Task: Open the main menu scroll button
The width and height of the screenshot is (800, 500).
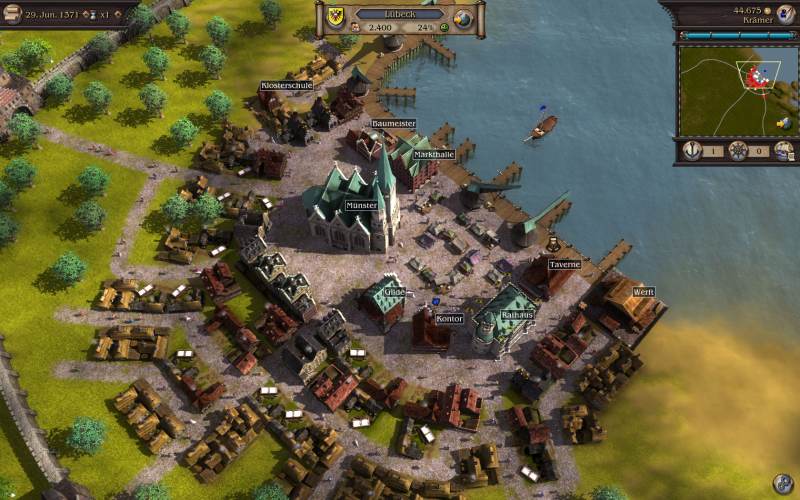Action: point(12,13)
